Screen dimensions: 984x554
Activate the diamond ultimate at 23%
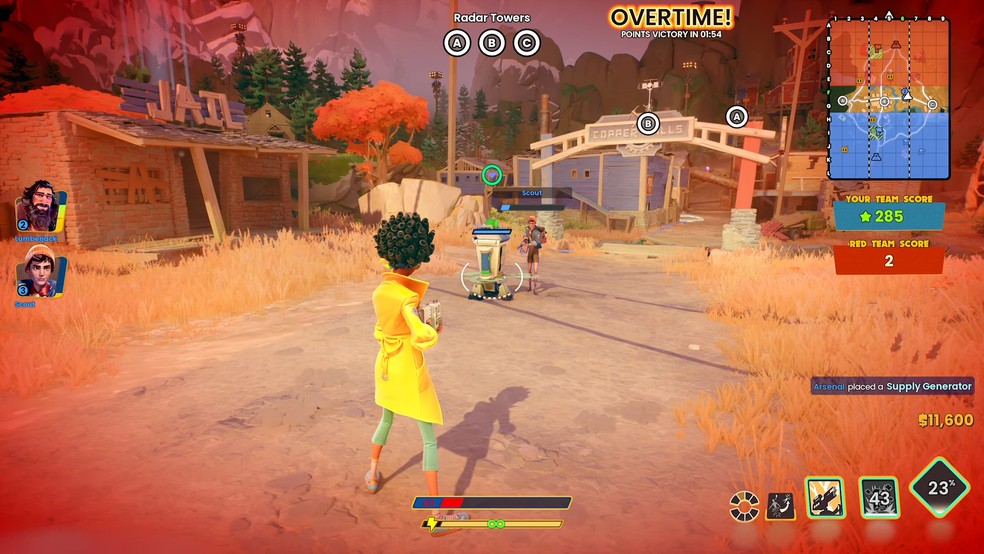pyautogui.click(x=940, y=488)
